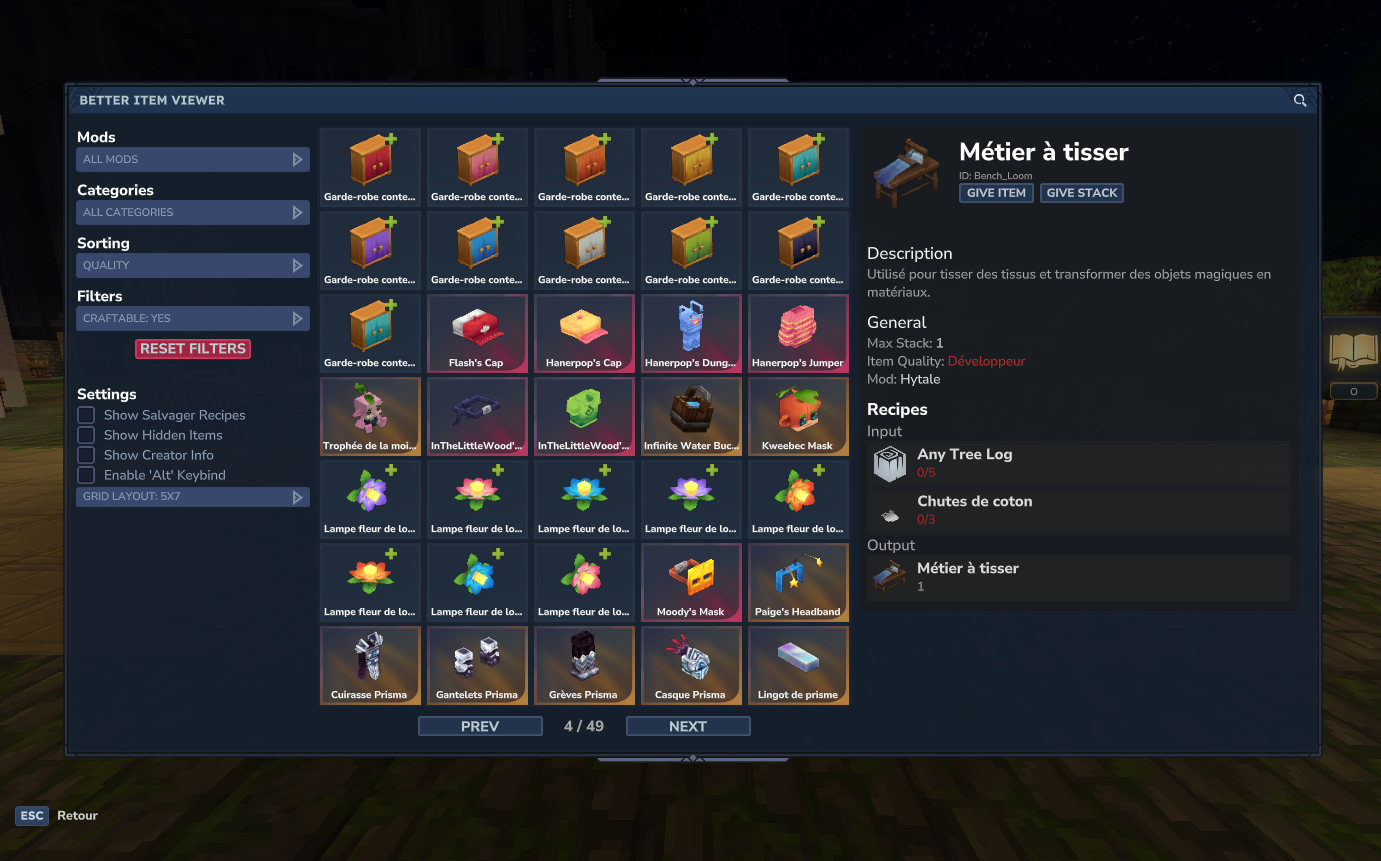Enable Show Salvager Recipes
1381x861 pixels.
[85, 414]
